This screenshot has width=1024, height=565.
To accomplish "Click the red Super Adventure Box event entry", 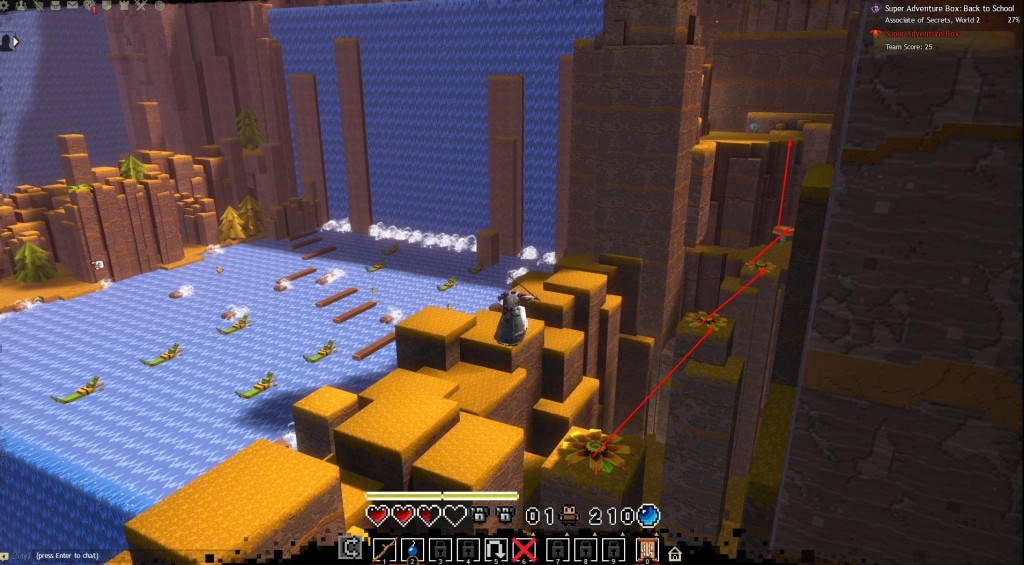I will point(922,33).
